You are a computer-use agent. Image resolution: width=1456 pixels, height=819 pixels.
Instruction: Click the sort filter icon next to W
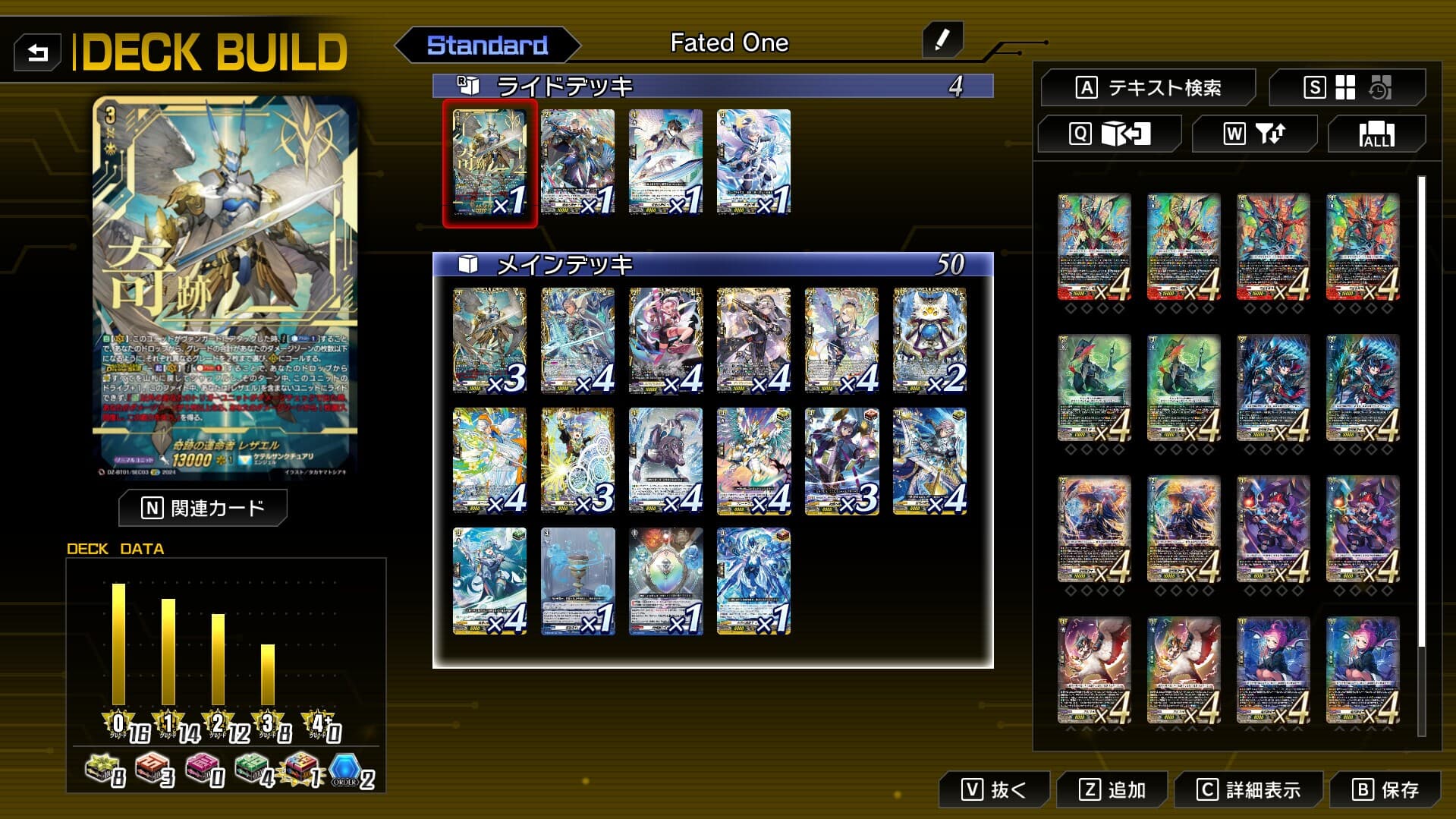(x=1272, y=134)
